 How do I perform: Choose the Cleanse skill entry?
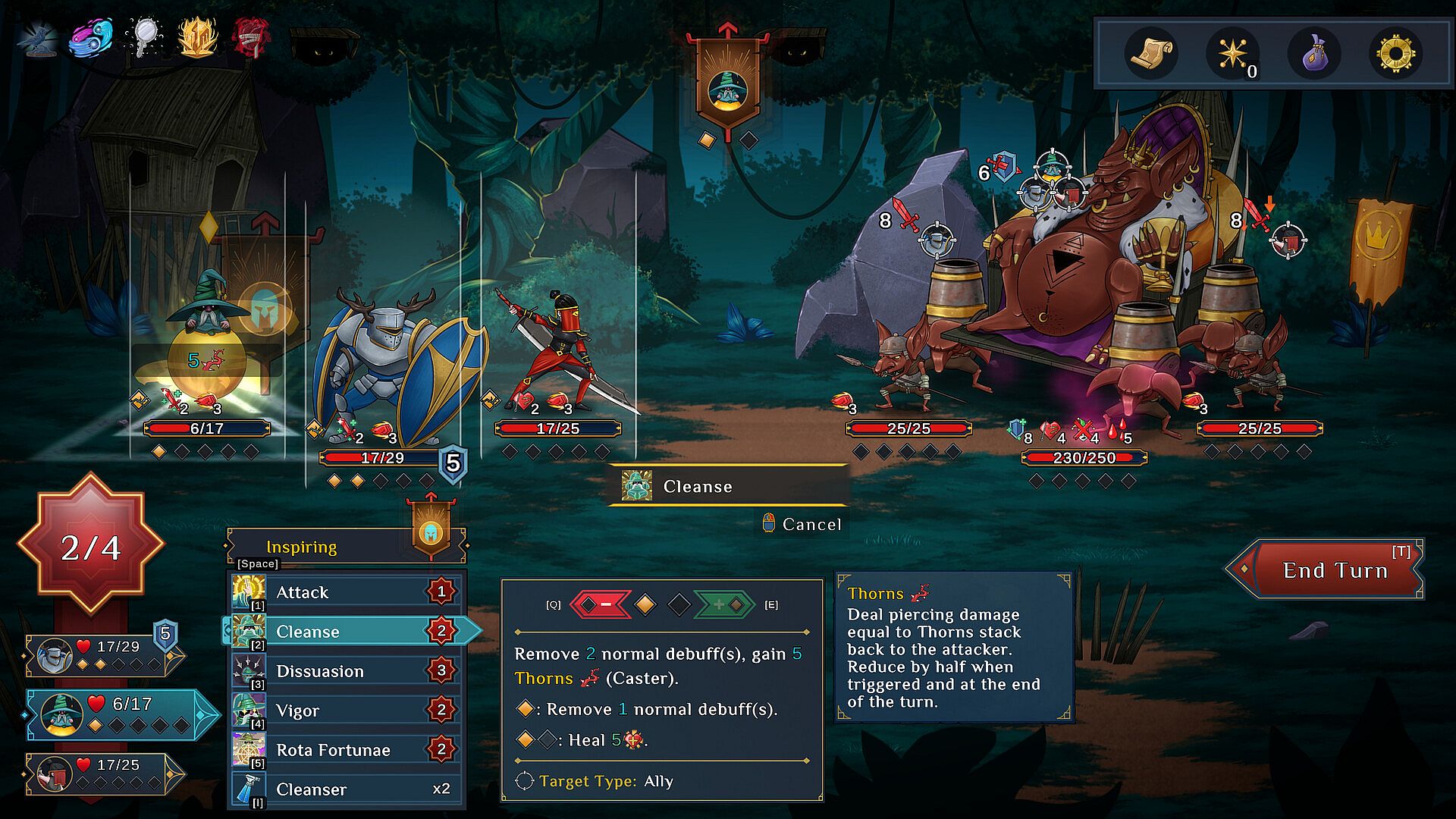pos(346,632)
